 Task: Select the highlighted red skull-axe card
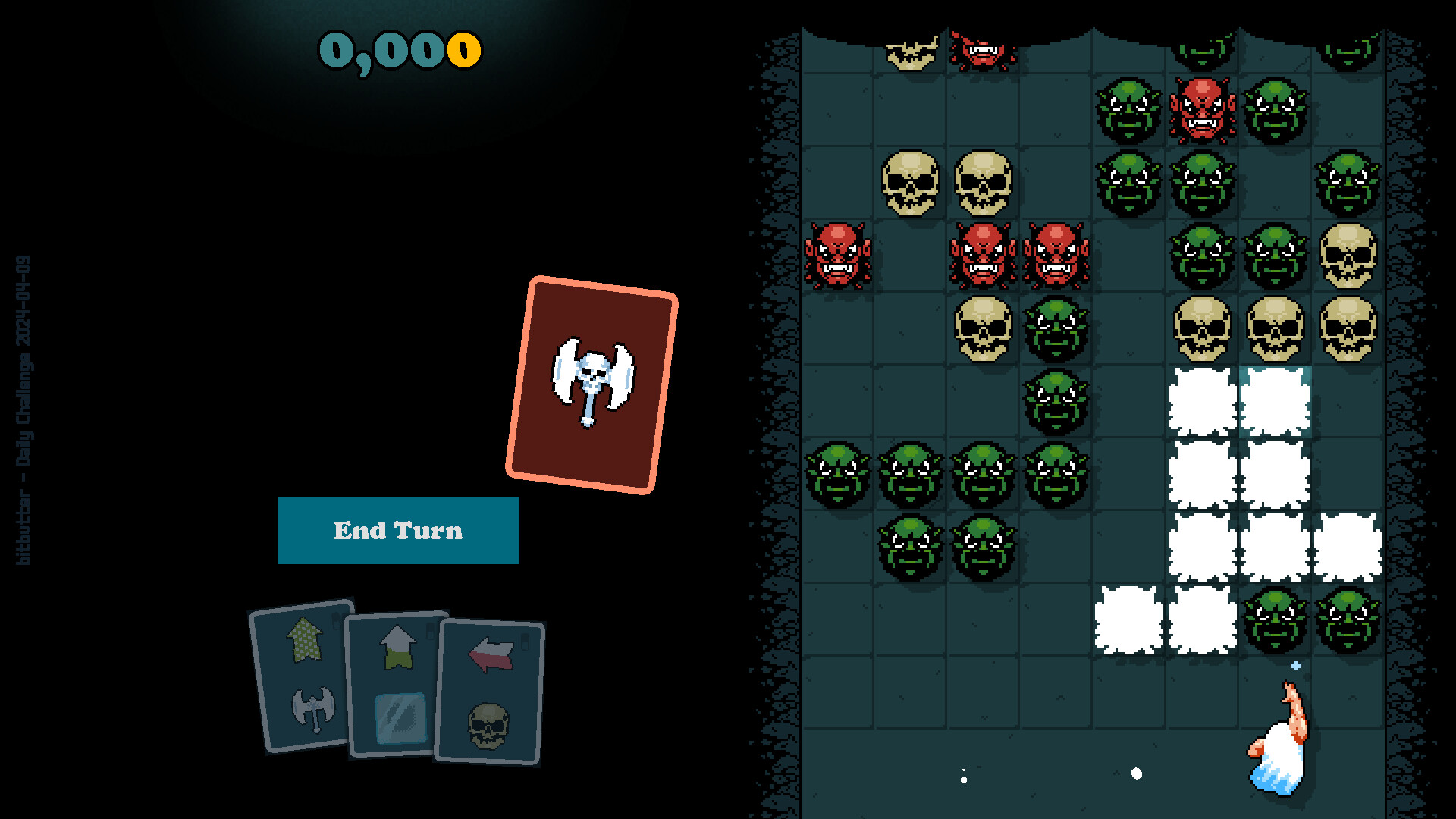[594, 378]
